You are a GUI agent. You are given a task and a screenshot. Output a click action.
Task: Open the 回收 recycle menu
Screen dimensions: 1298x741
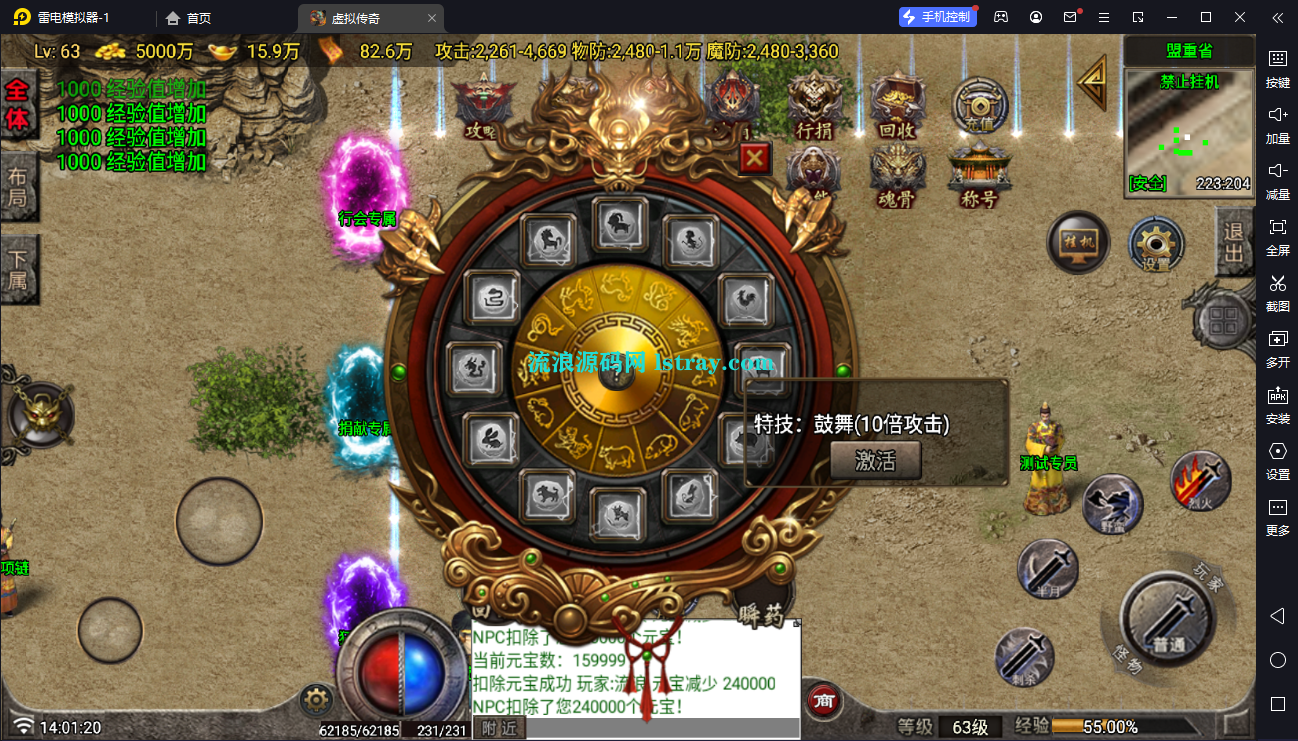897,106
